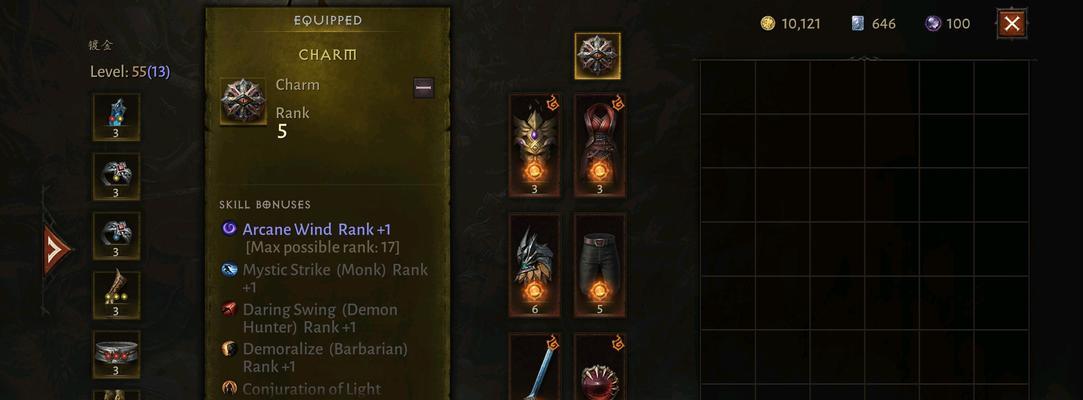Select the charm slot above the armor pieces

597,55
